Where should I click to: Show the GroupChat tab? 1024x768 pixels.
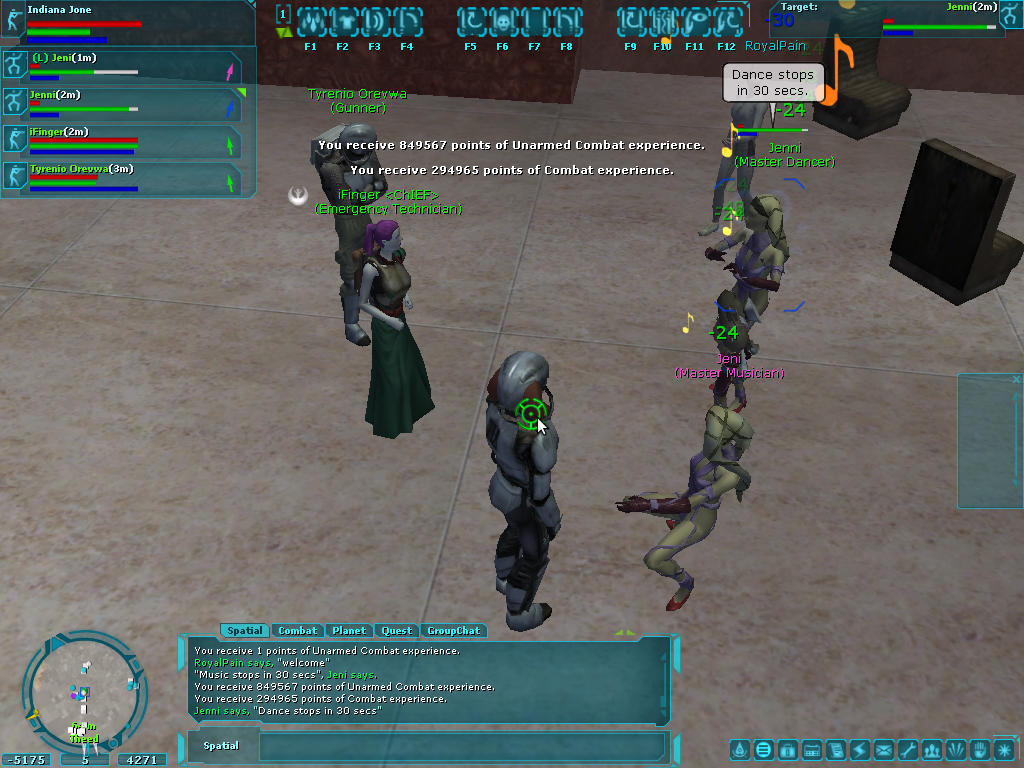(x=453, y=631)
